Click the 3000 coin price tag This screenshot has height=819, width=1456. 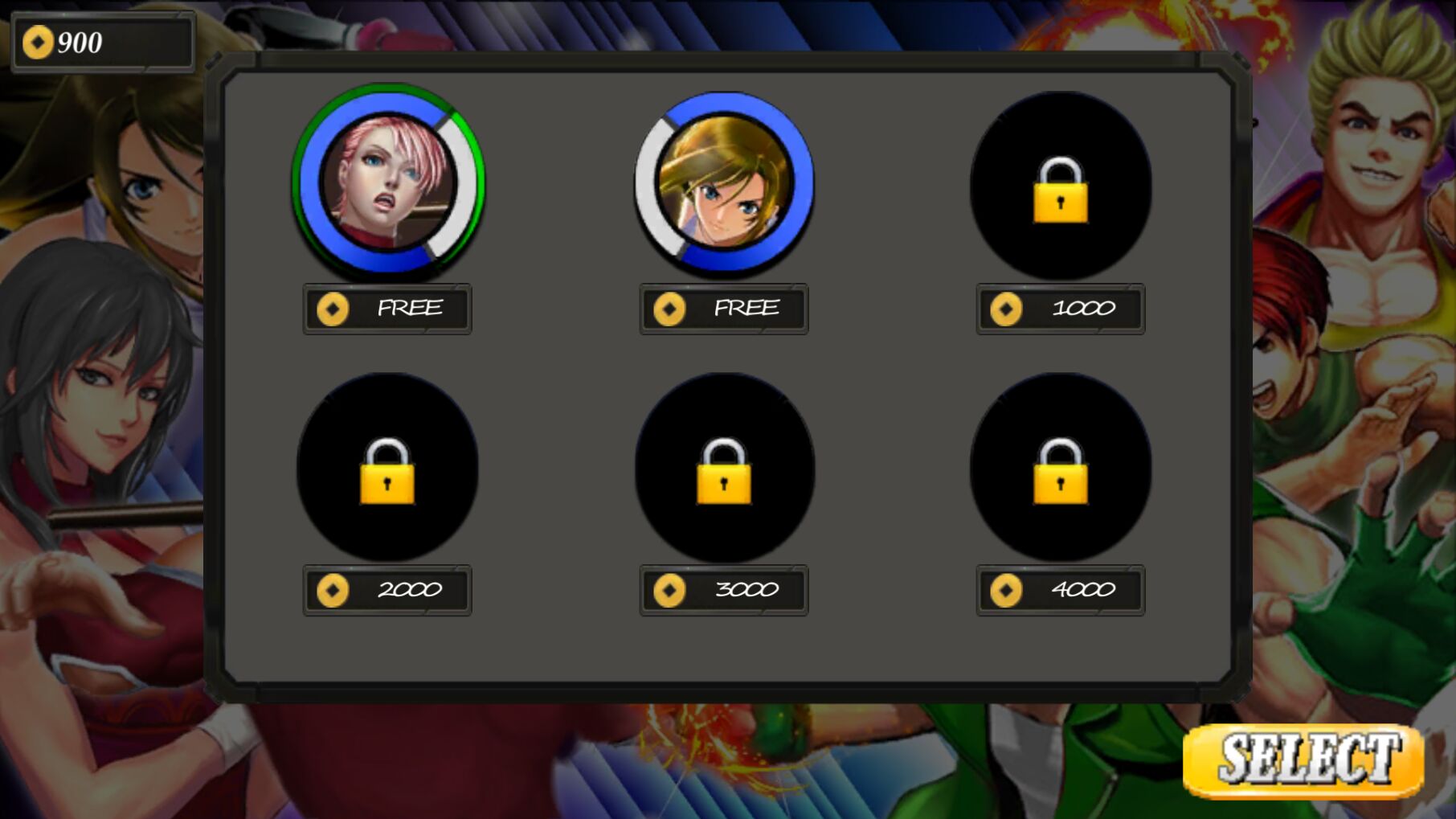724,590
